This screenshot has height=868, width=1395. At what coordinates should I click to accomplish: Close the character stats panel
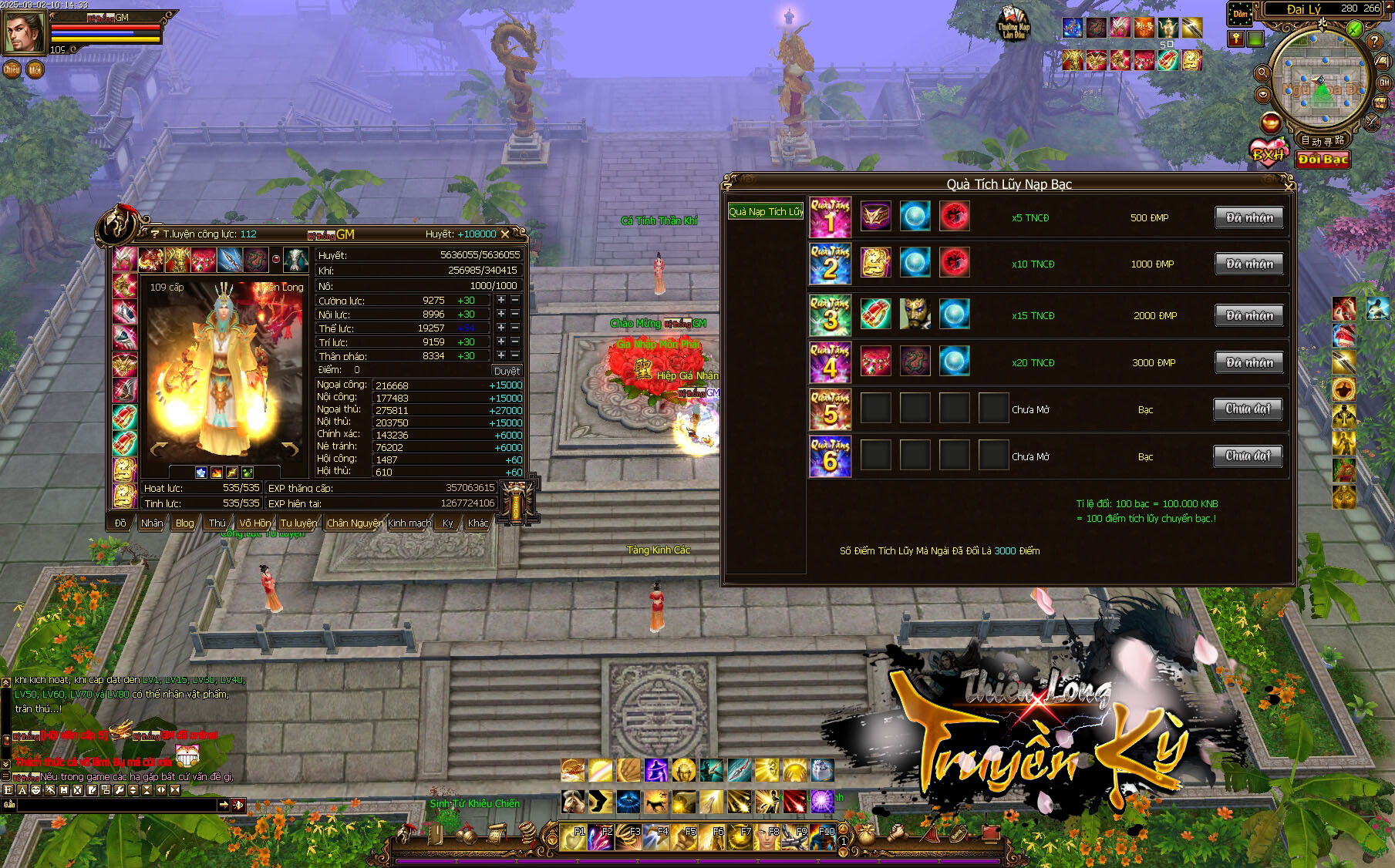[x=505, y=234]
